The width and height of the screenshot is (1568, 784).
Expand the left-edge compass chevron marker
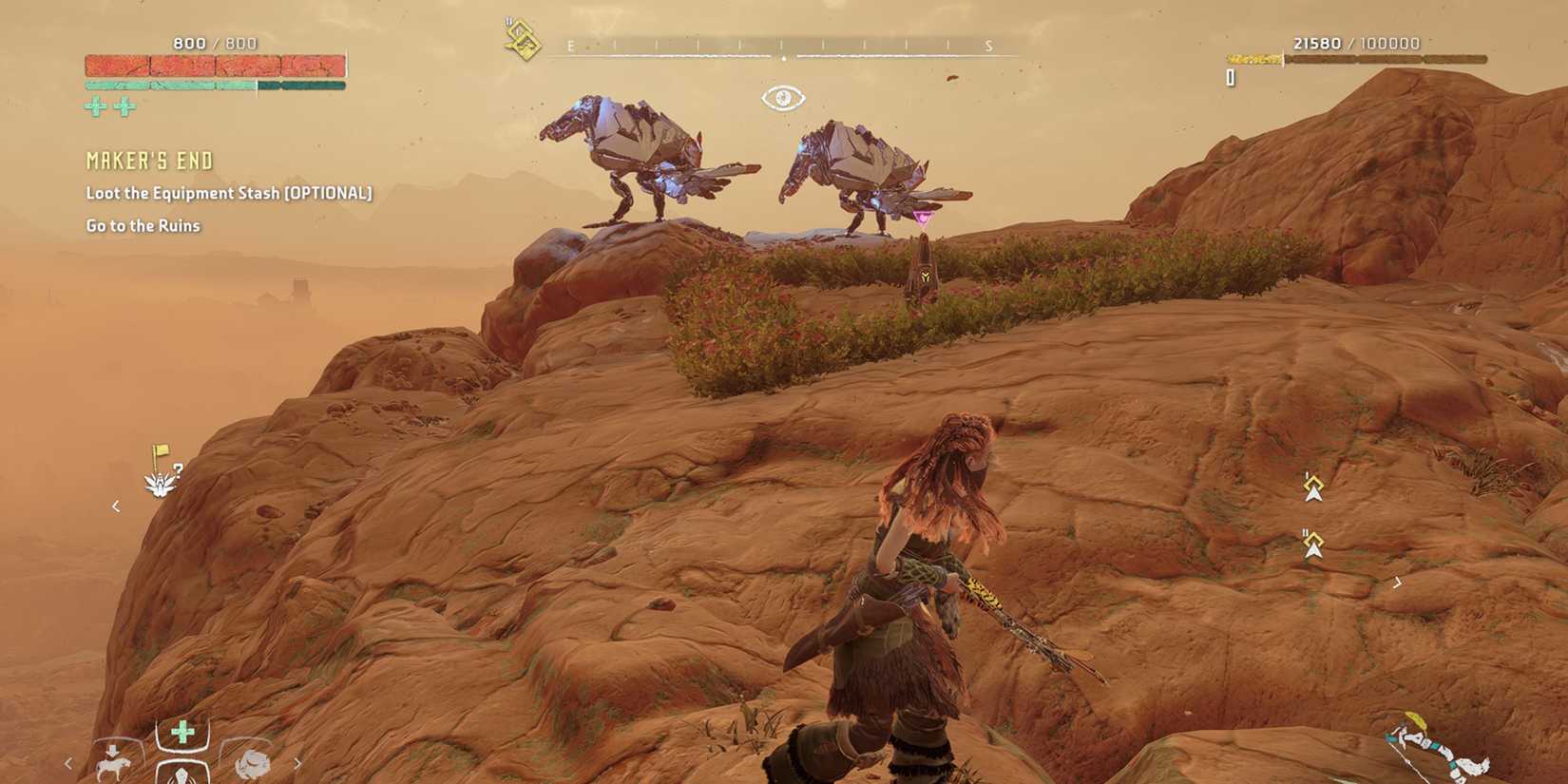coord(115,508)
